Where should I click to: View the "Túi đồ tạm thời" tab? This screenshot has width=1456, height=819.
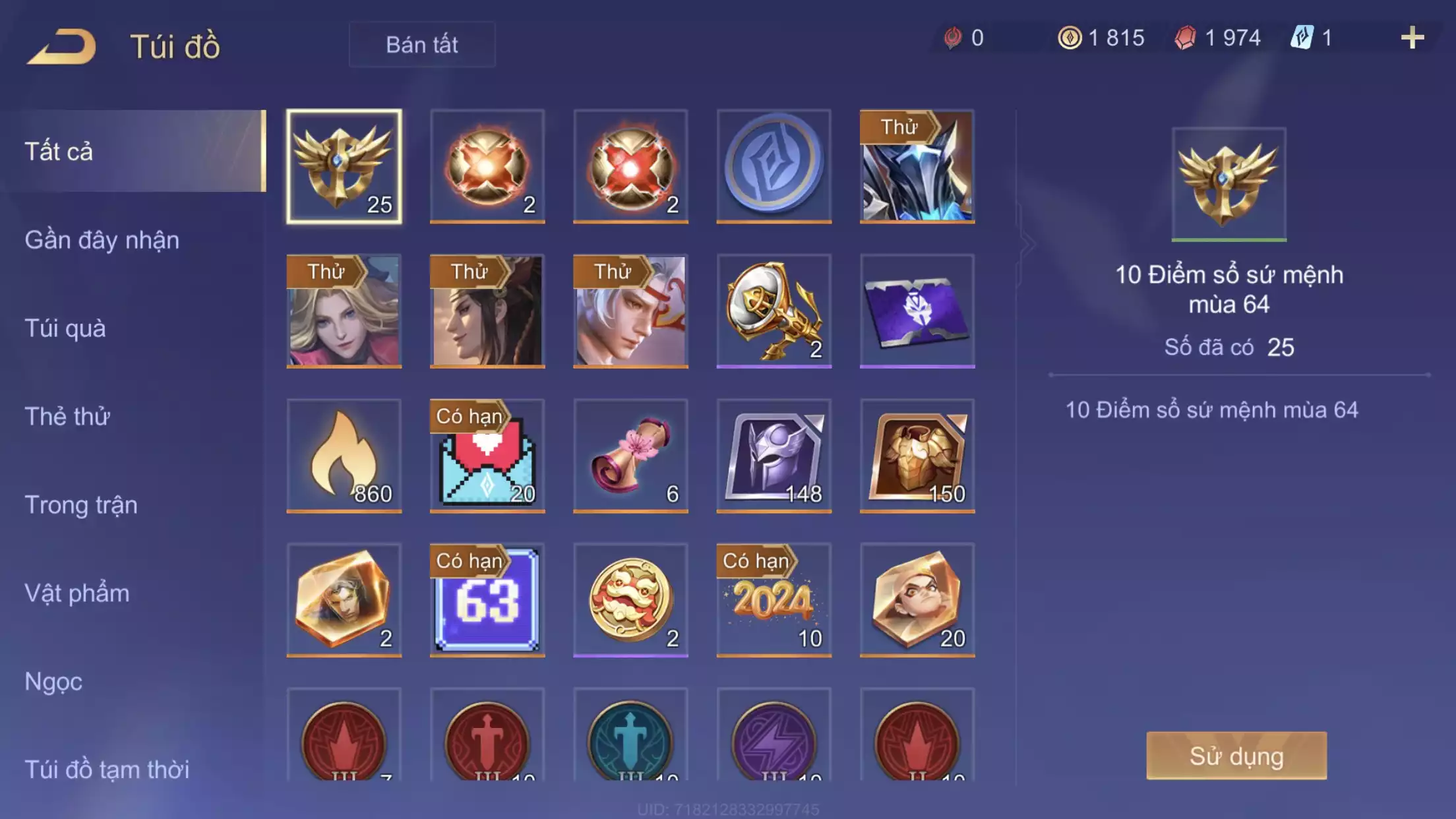(107, 770)
